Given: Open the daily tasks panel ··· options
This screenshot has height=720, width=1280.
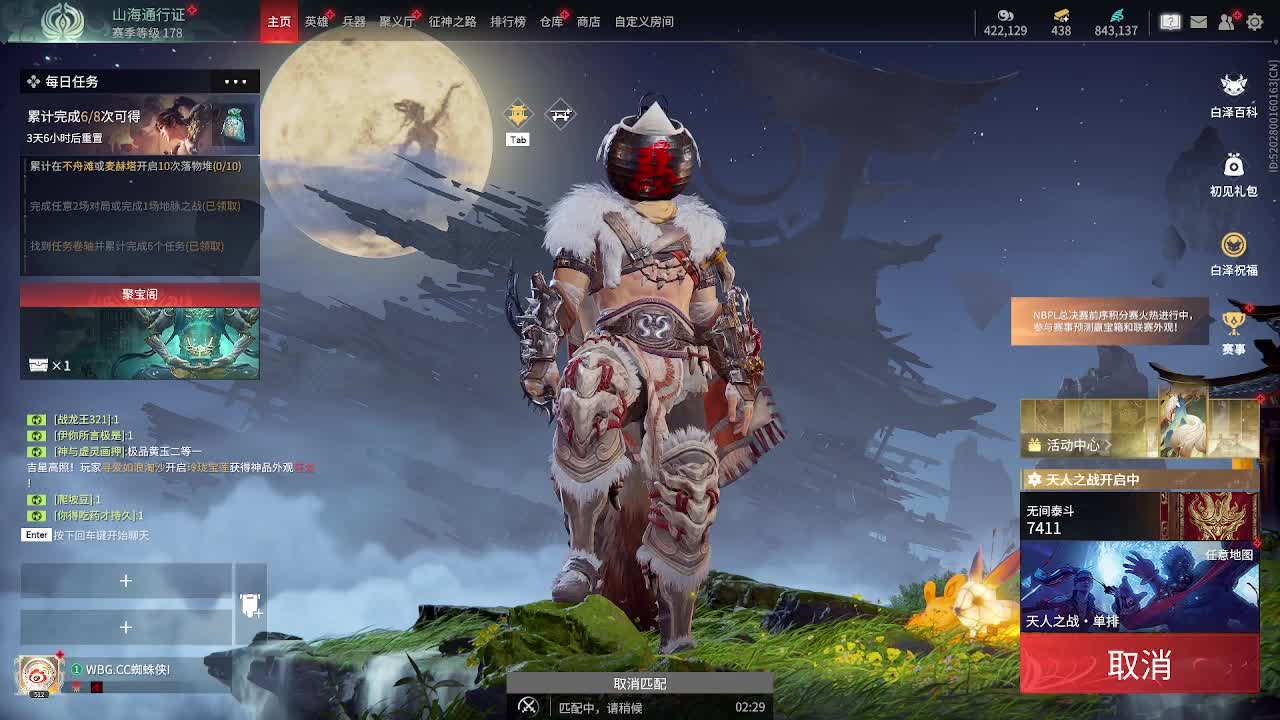Looking at the screenshot, I should (236, 81).
